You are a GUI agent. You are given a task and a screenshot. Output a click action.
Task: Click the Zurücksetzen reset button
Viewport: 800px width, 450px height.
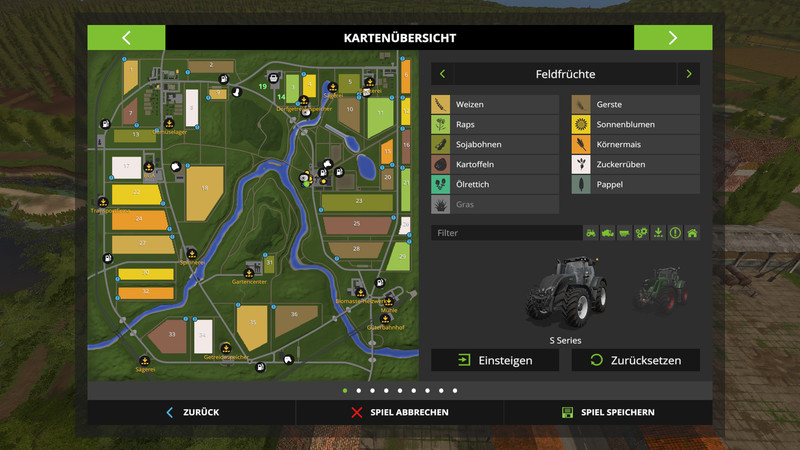pos(635,360)
